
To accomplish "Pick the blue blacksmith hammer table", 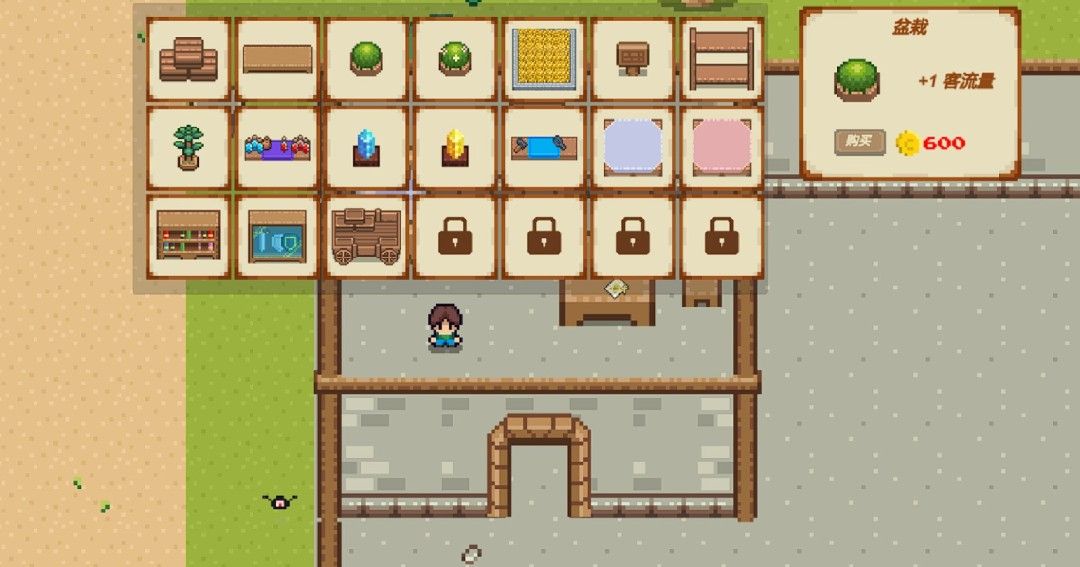I will pos(544,148).
